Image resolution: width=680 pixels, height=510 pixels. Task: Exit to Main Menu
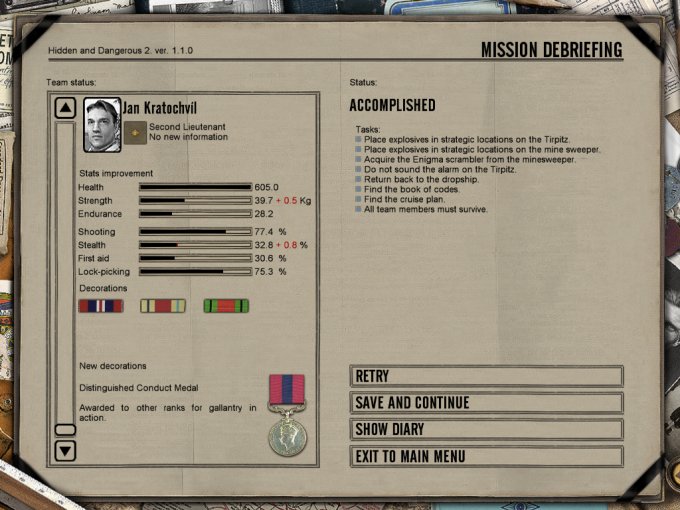[x=486, y=457]
